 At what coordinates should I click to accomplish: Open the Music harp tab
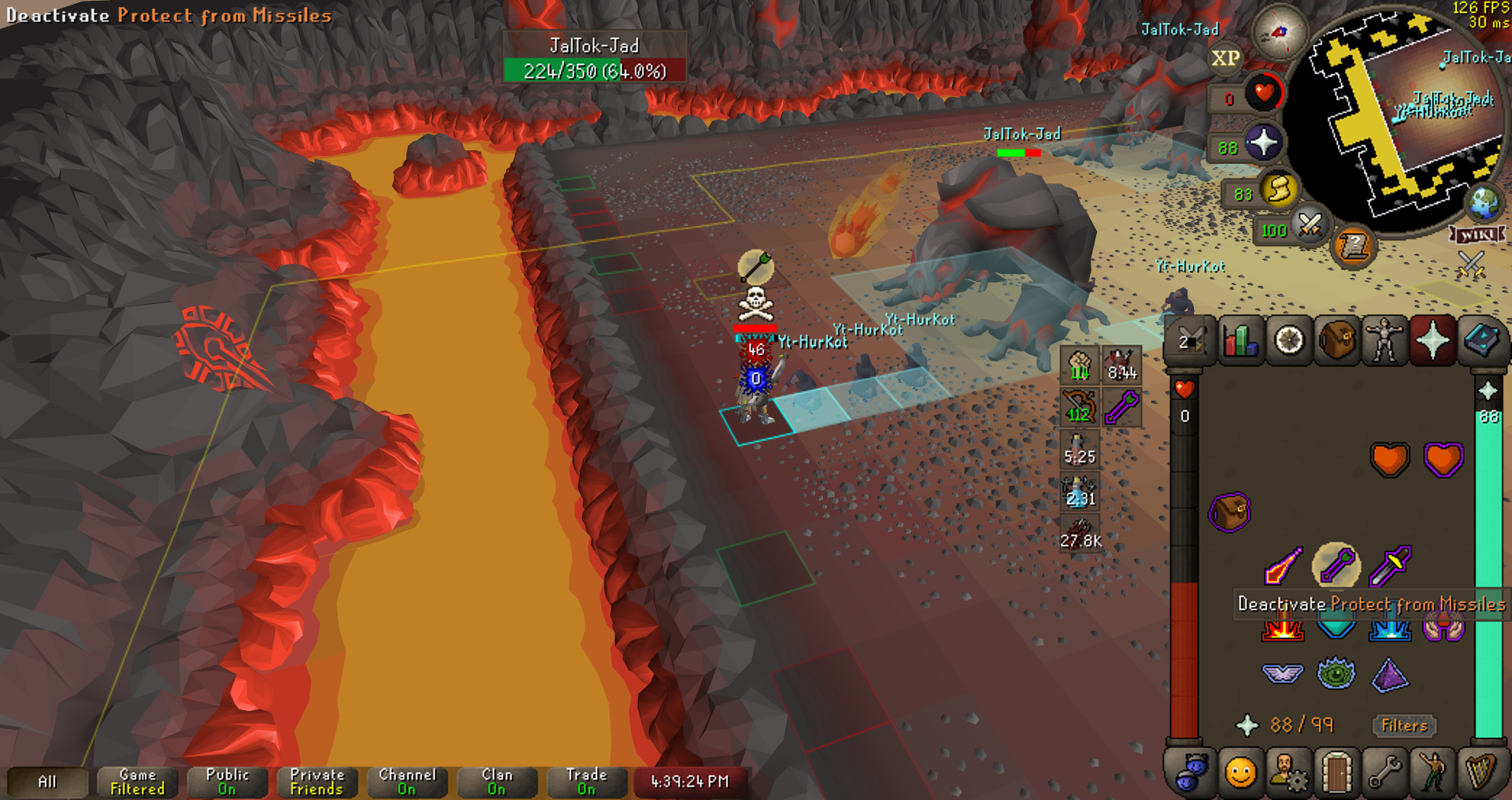click(1480, 772)
